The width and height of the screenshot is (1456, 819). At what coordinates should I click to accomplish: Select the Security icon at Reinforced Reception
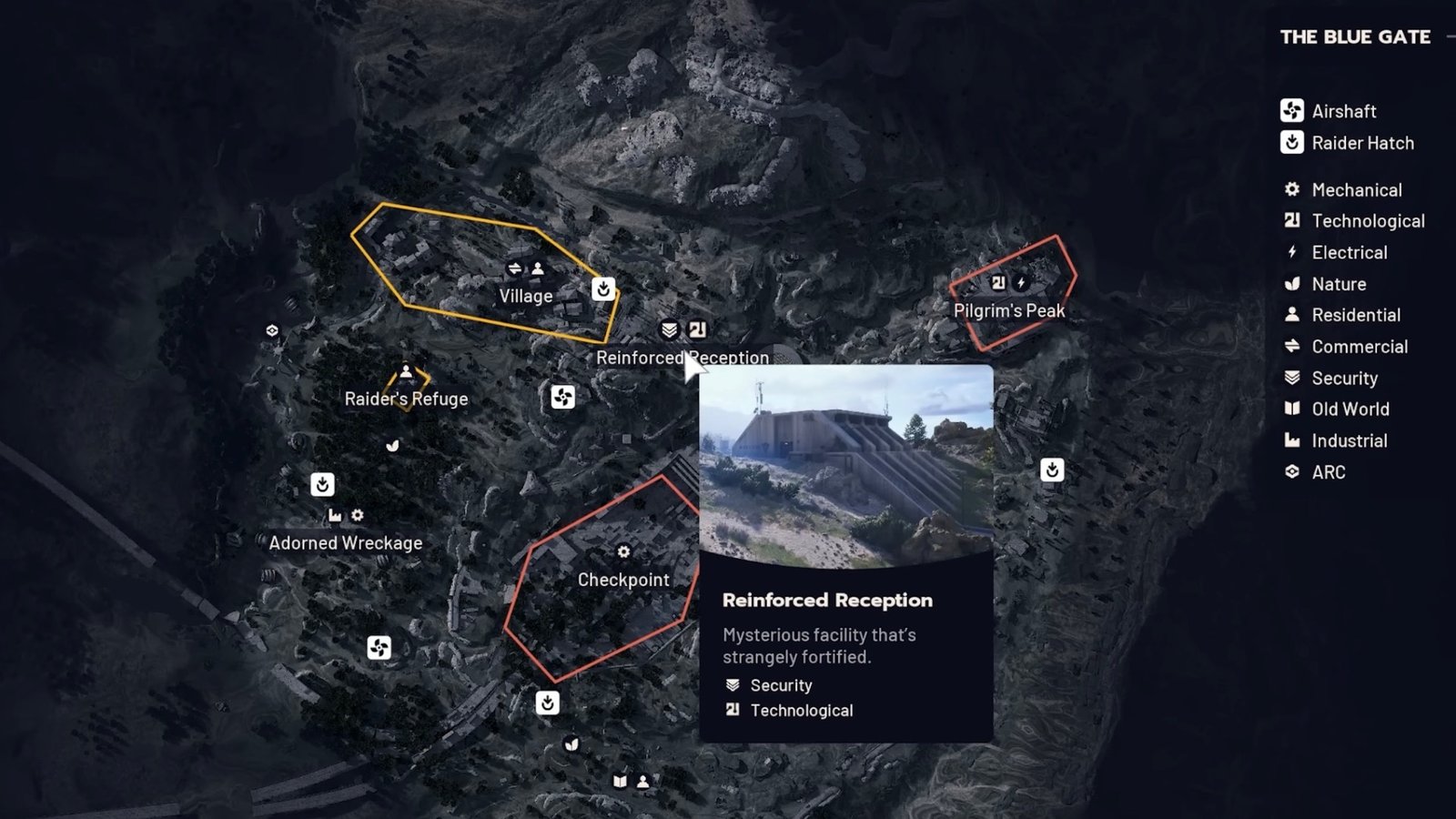[x=671, y=329]
